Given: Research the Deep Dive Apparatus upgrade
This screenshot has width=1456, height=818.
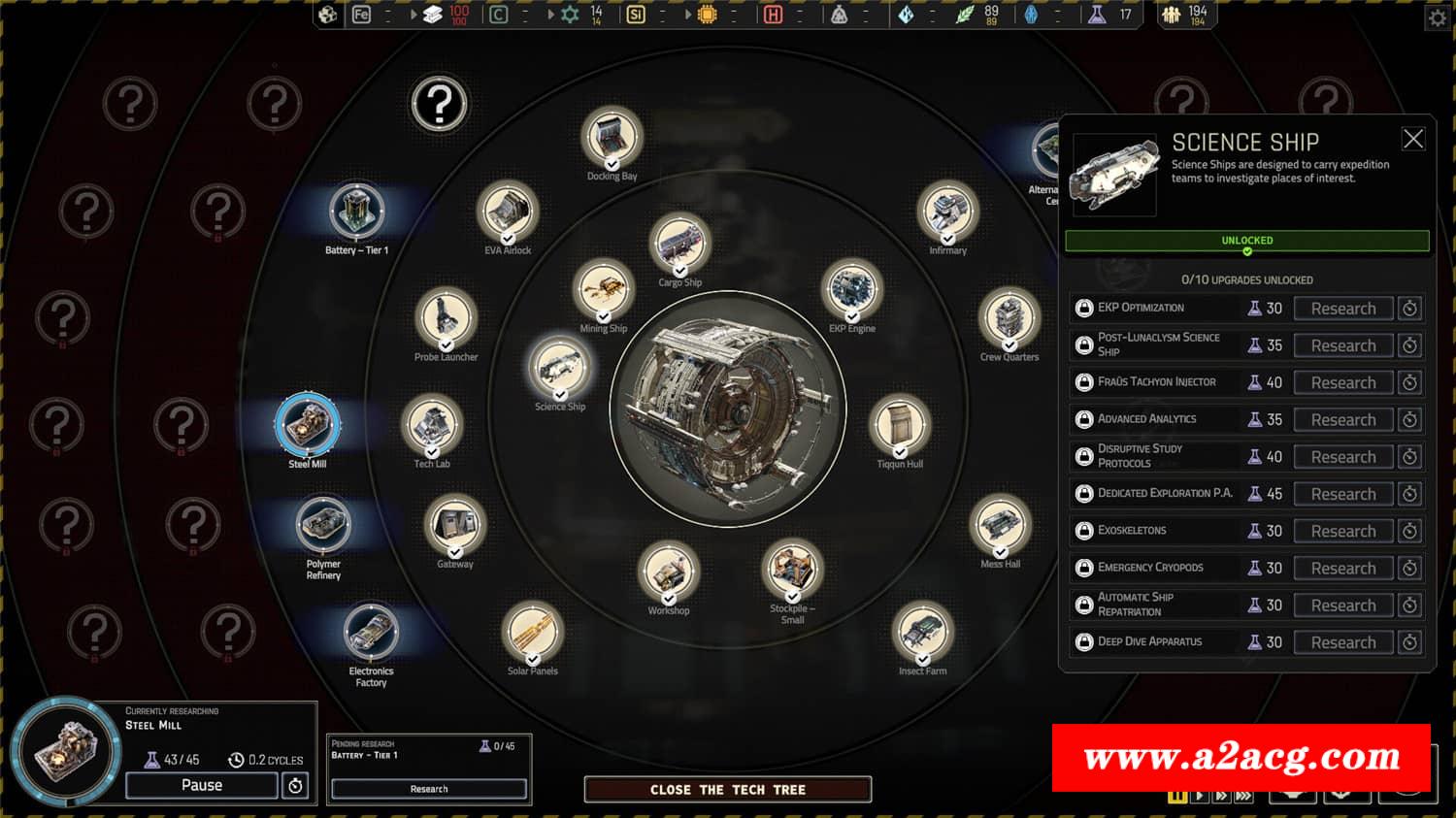Looking at the screenshot, I should pyautogui.click(x=1342, y=642).
